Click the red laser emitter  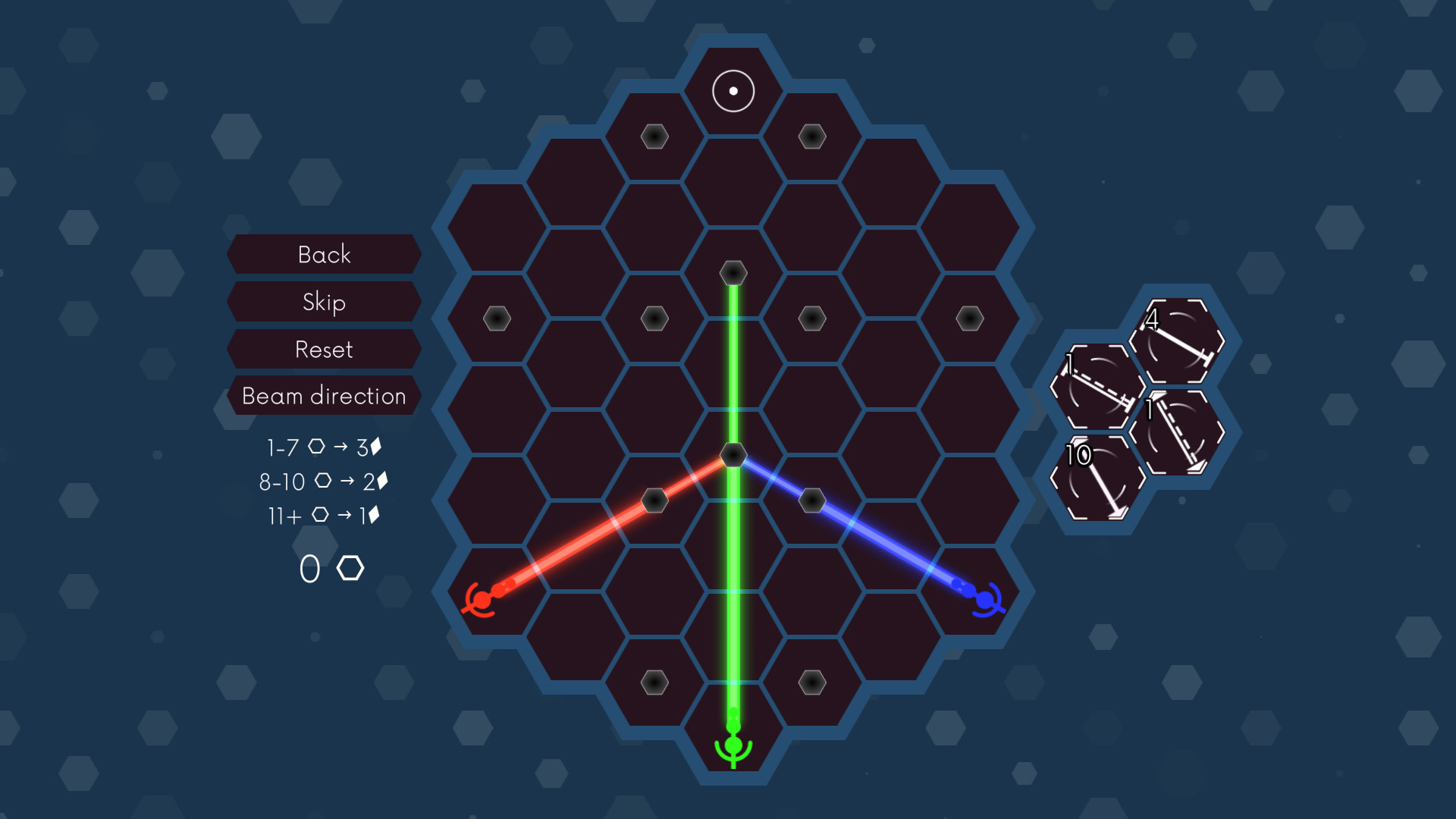[481, 601]
